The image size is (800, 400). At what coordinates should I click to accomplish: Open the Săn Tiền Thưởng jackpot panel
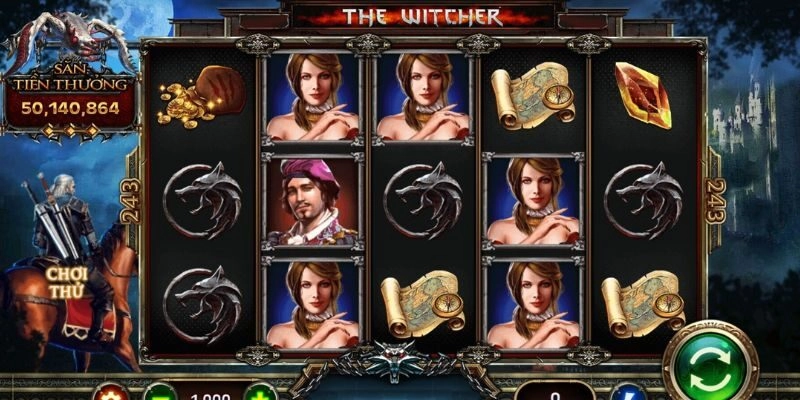(x=69, y=97)
